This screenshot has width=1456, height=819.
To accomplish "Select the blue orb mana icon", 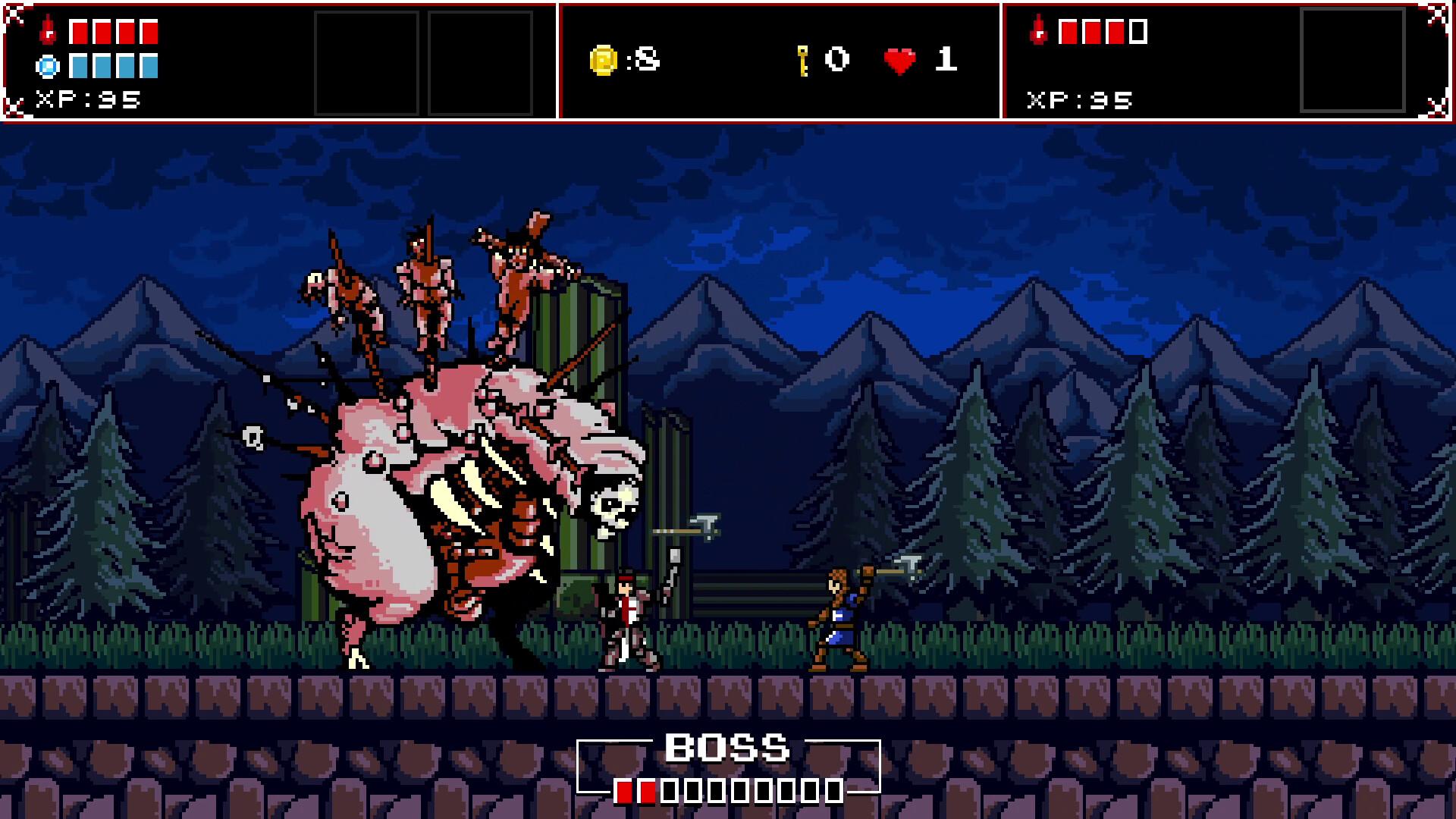I will (47, 68).
